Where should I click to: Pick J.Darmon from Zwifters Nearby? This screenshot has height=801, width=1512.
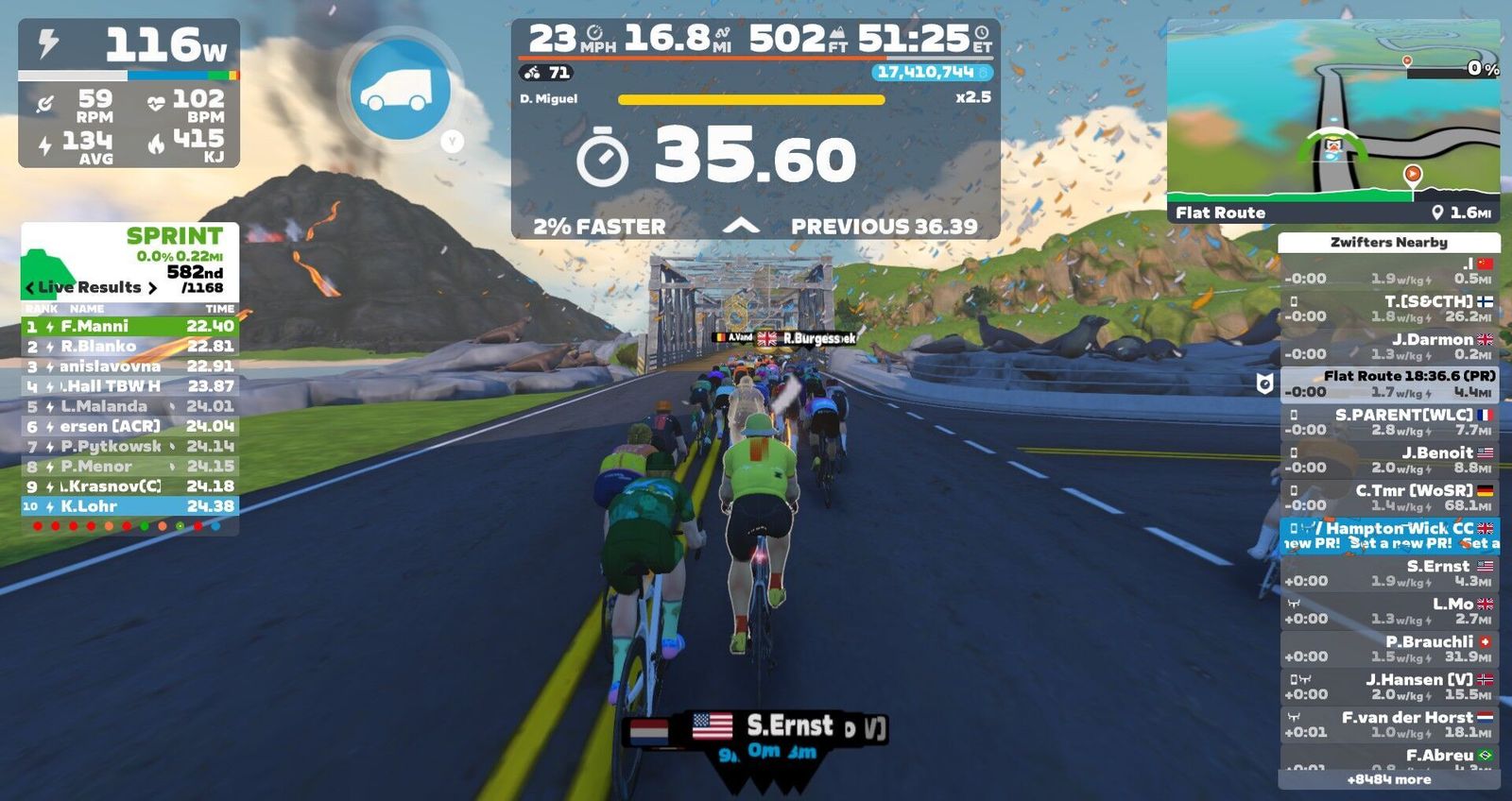point(1389,347)
